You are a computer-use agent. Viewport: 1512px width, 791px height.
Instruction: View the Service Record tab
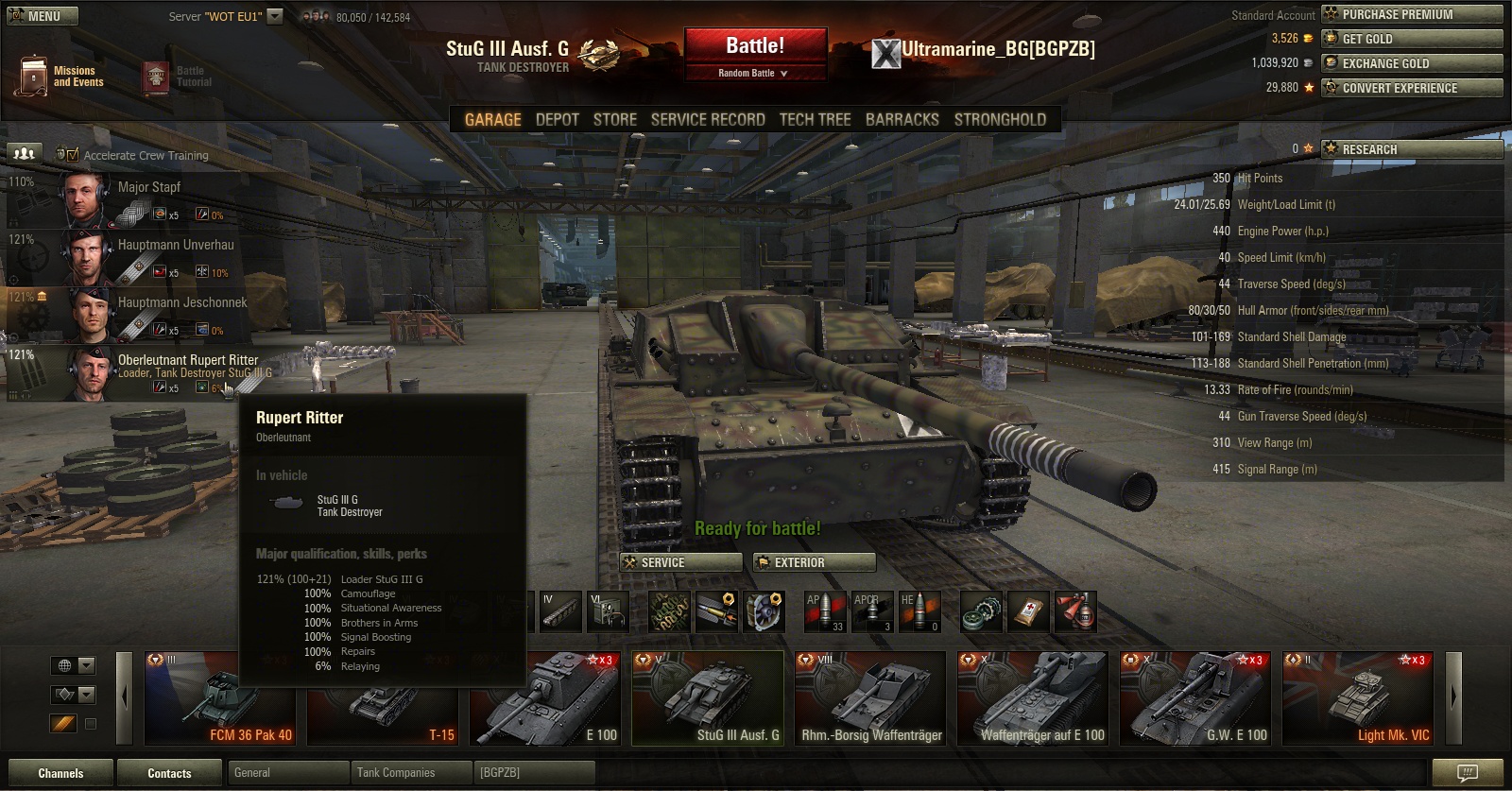[x=707, y=120]
